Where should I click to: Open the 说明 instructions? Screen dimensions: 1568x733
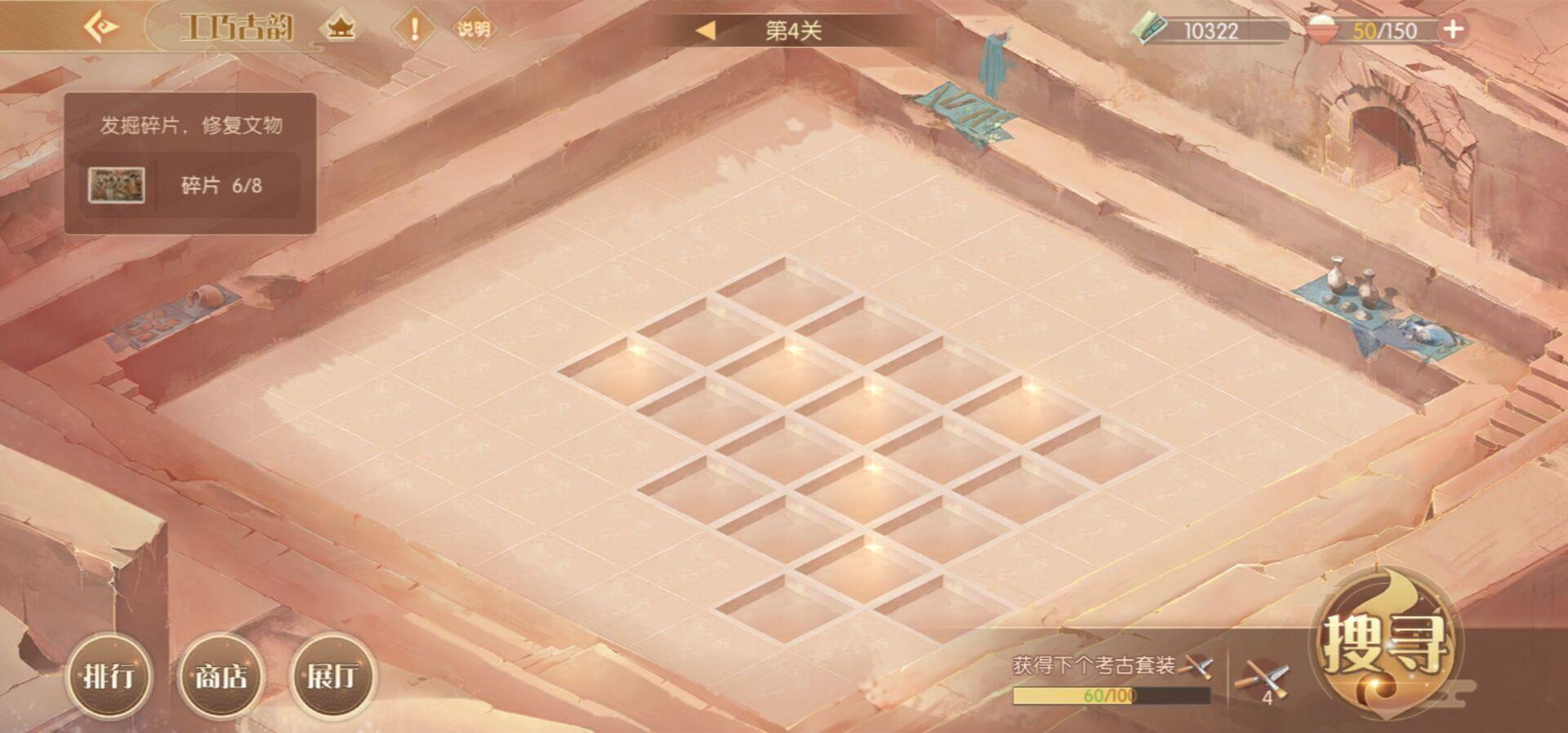point(474,29)
